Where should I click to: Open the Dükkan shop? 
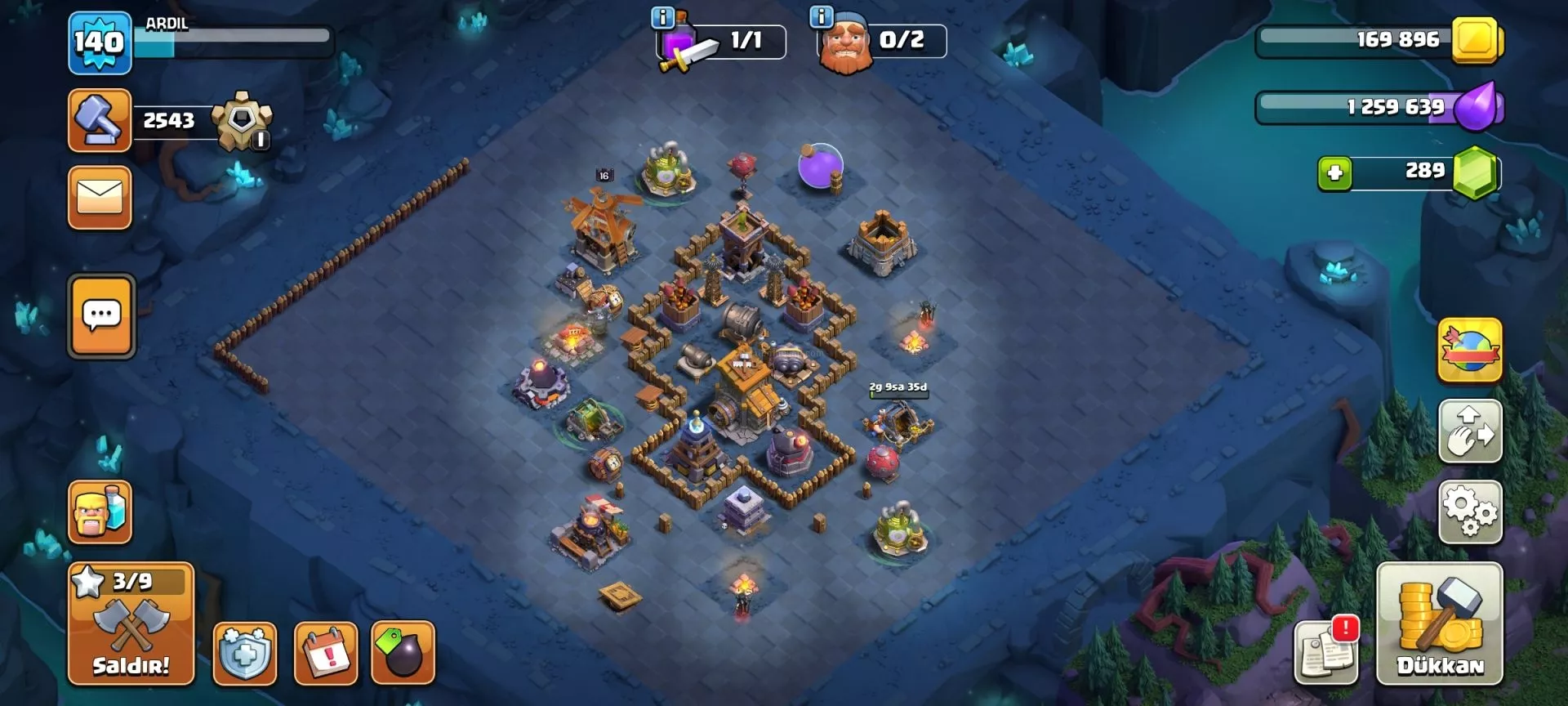[x=1439, y=624]
